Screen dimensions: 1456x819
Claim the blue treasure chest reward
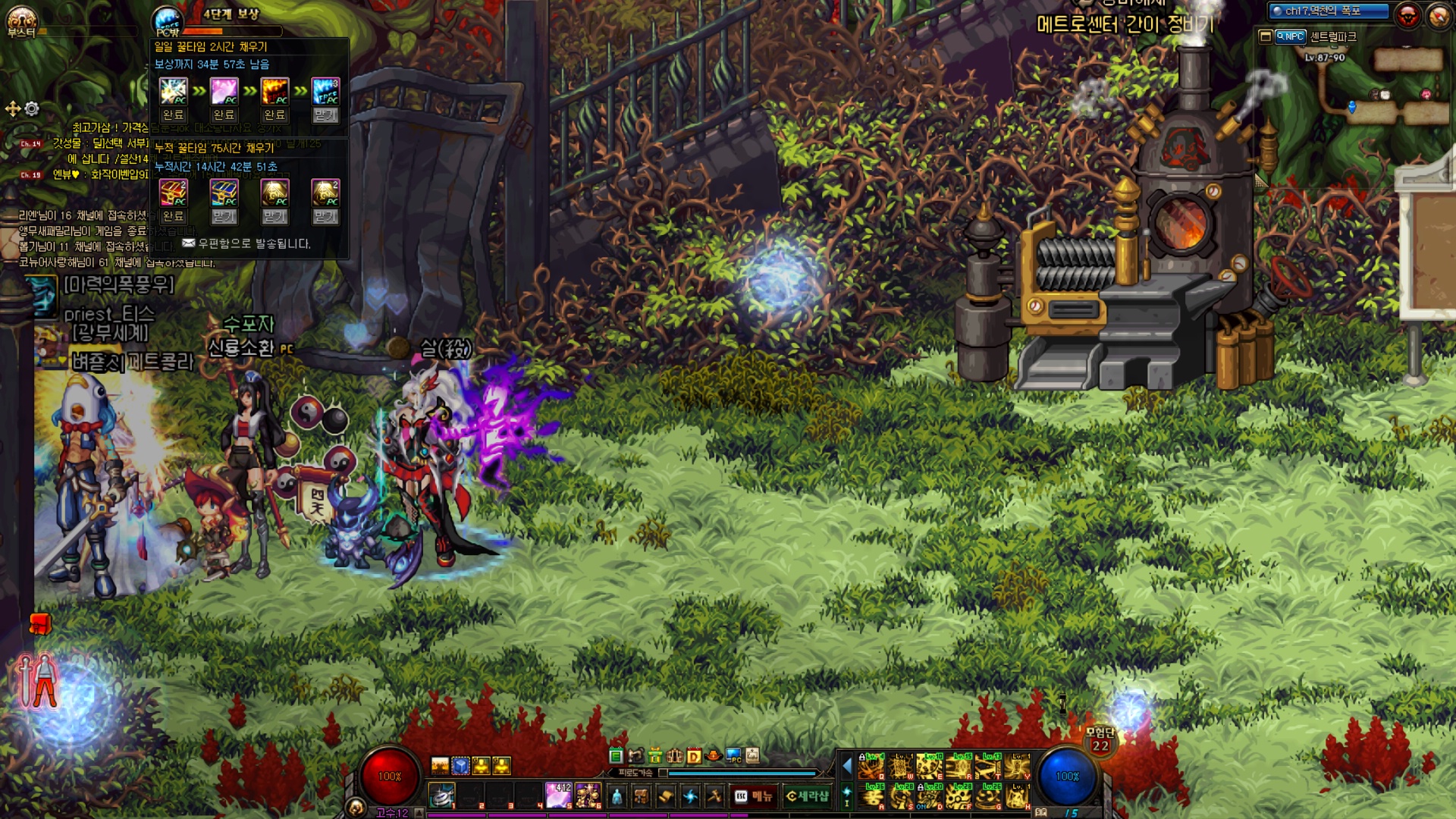tap(224, 217)
